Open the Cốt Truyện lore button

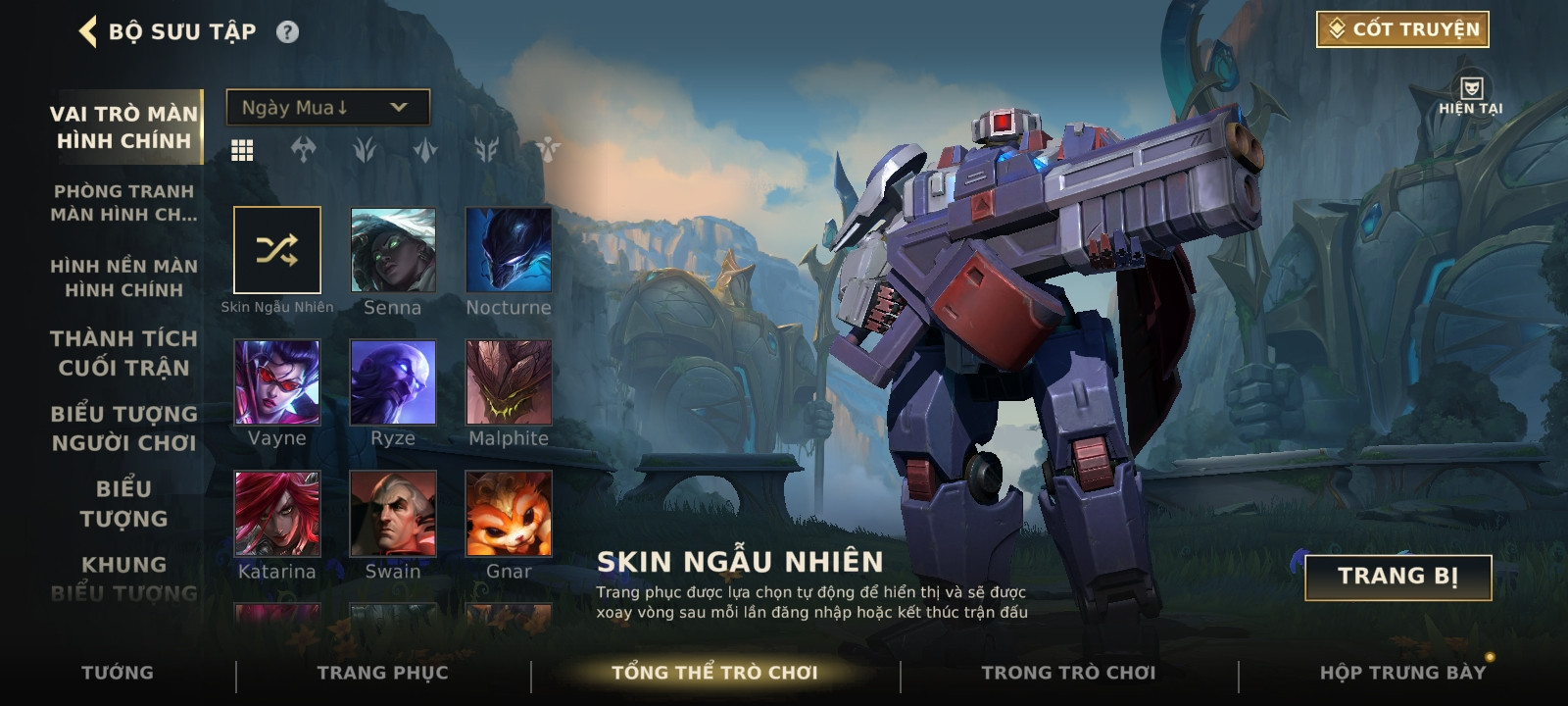pyautogui.click(x=1401, y=29)
